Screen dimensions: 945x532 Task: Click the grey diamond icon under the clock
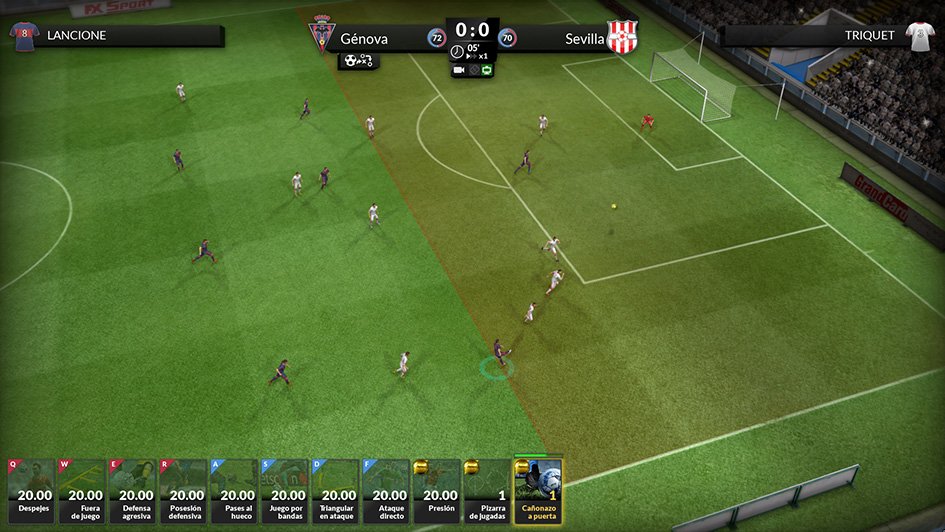[473, 71]
